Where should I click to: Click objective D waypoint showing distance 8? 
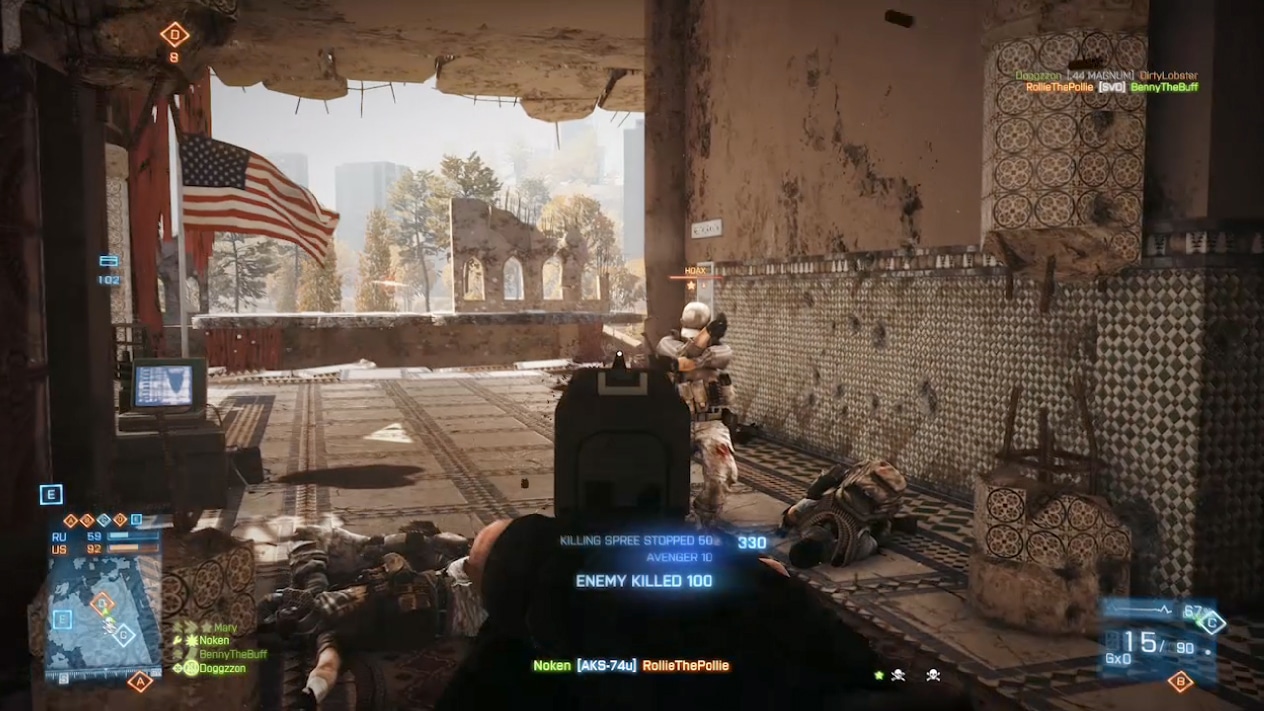coord(175,35)
